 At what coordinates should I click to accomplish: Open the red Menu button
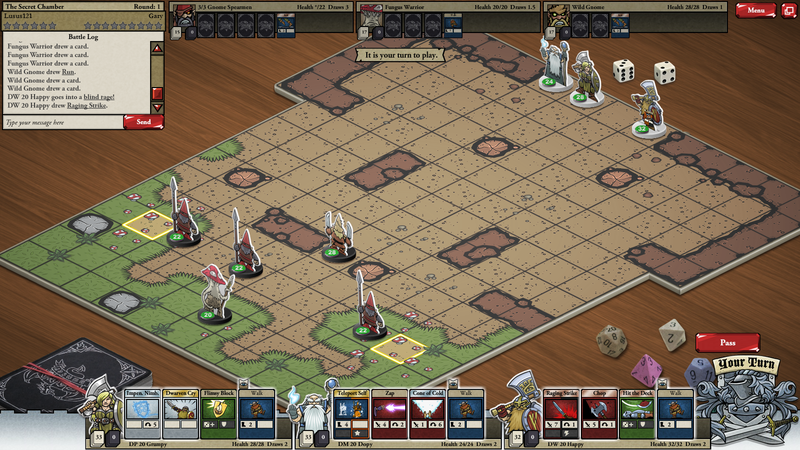755,10
